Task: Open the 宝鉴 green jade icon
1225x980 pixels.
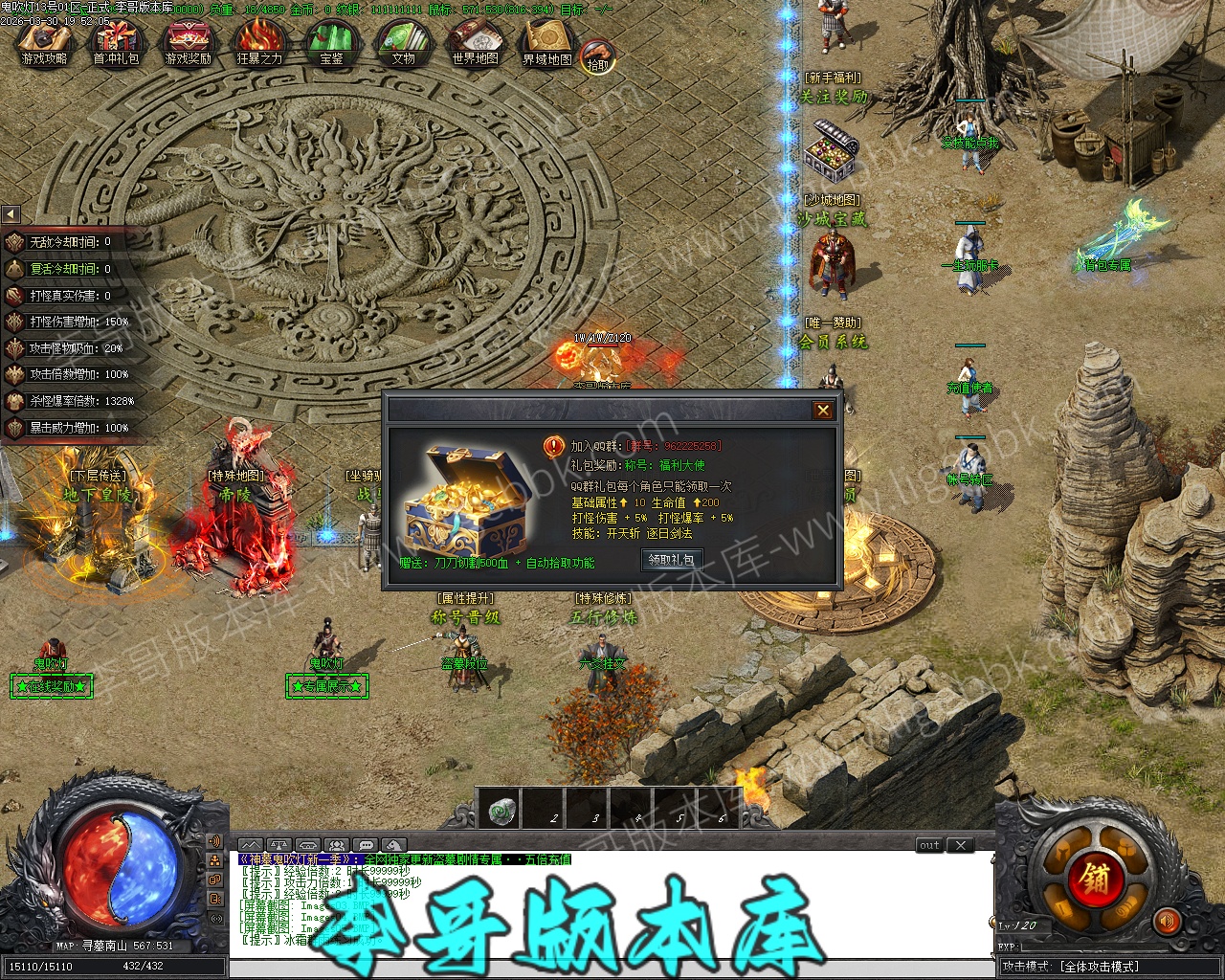Action: 331,44
